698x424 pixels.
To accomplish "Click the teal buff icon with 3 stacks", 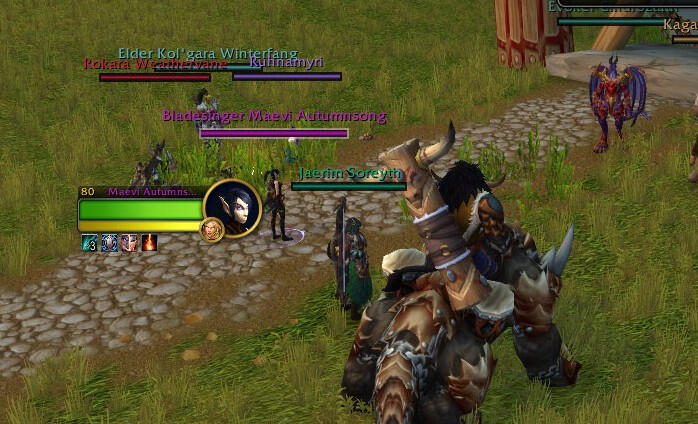I will pyautogui.click(x=89, y=242).
